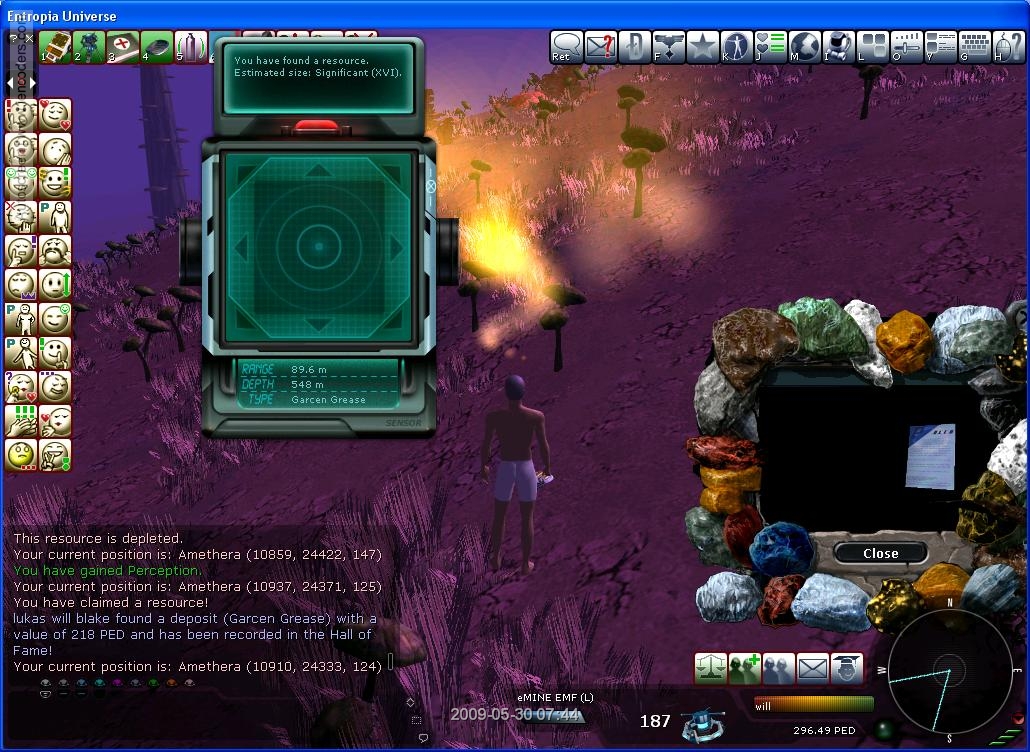Open the balance scales trade icon
This screenshot has height=752, width=1030.
tap(711, 668)
